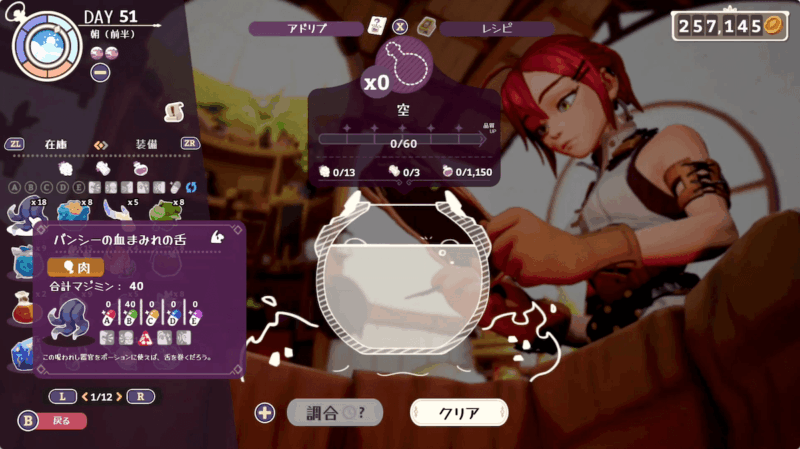Select the green frog ingredient slot
This screenshot has height=449, width=800.
tap(164, 210)
